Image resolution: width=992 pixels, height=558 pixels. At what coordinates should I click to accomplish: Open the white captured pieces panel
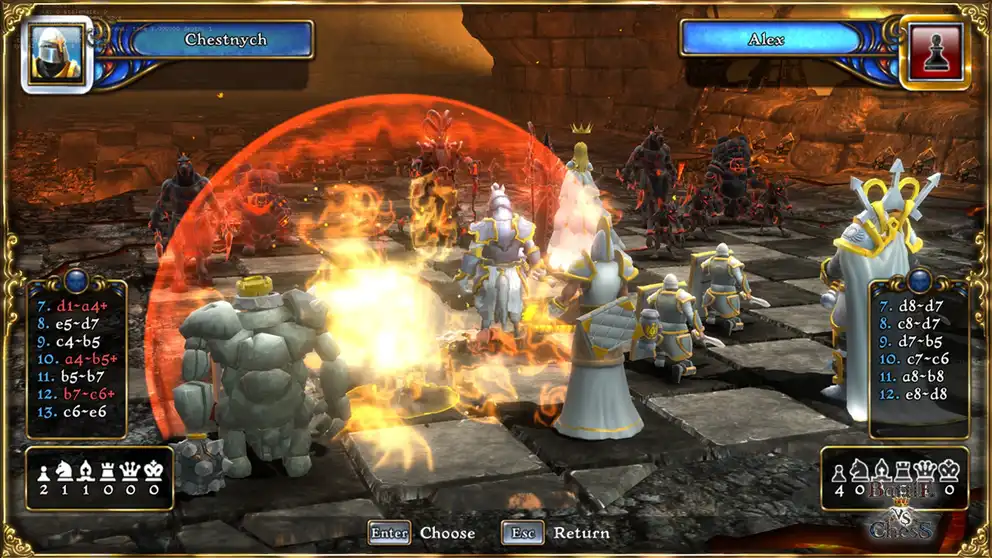97,478
